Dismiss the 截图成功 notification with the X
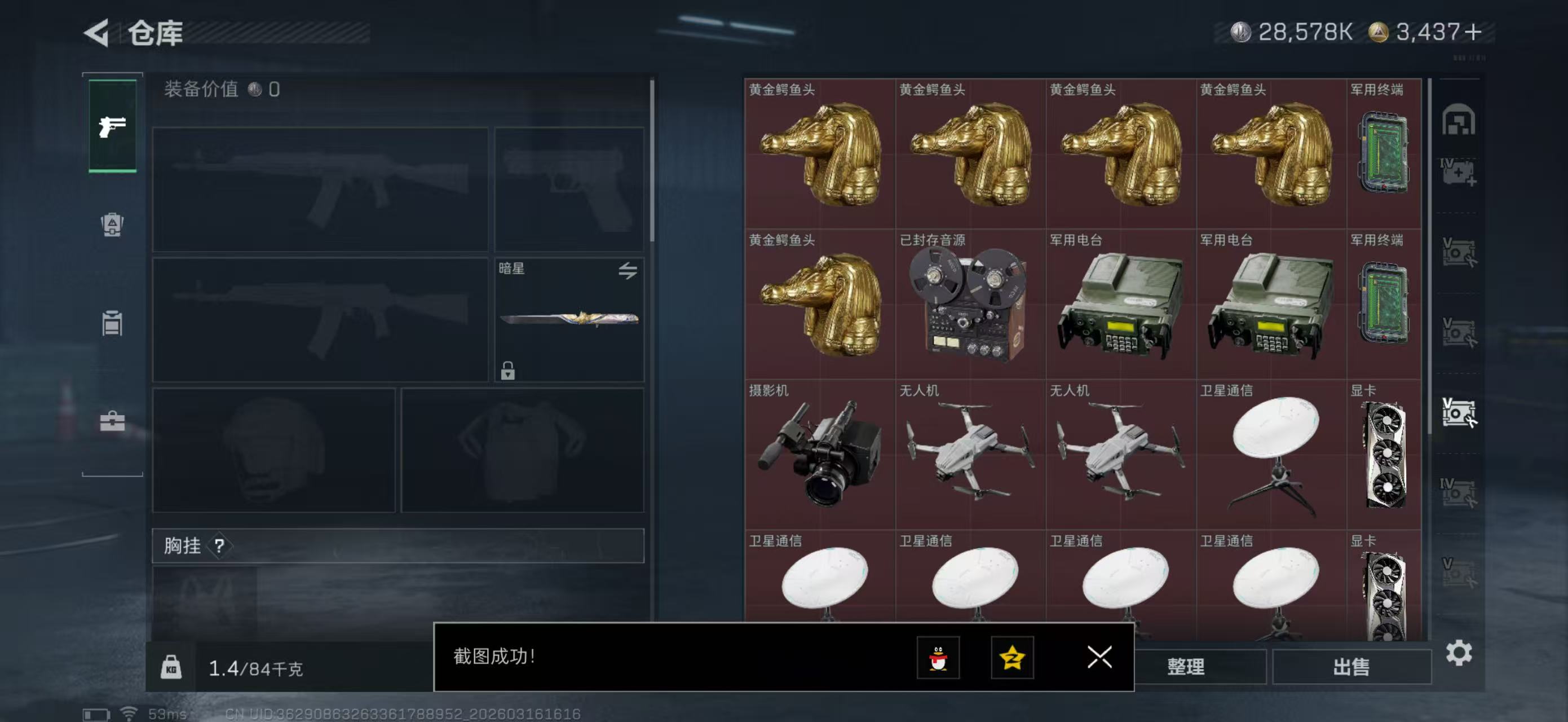This screenshot has height=722, width=1568. pyautogui.click(x=1099, y=658)
